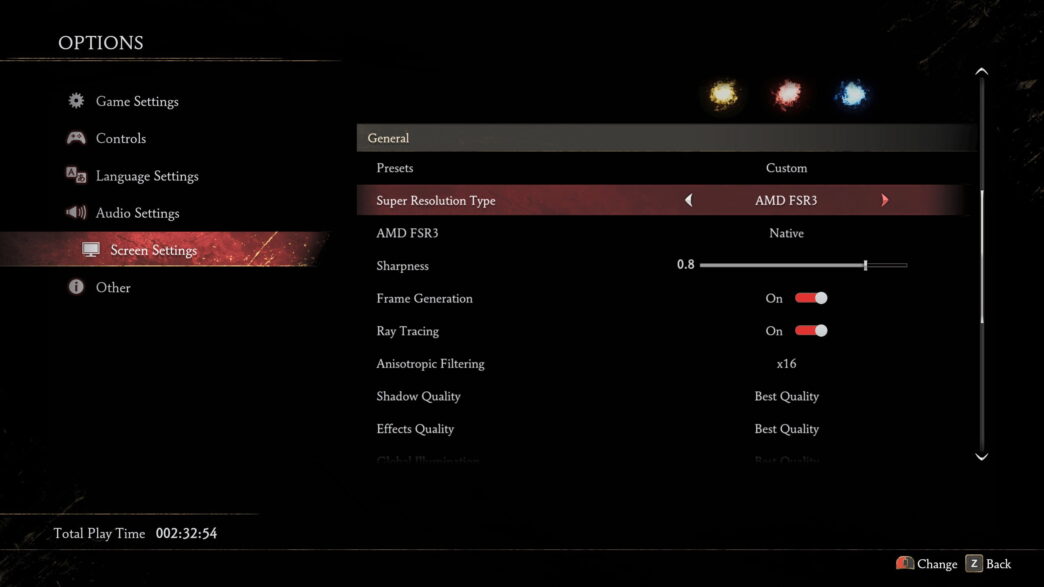Open the Game Settings menu

136,101
